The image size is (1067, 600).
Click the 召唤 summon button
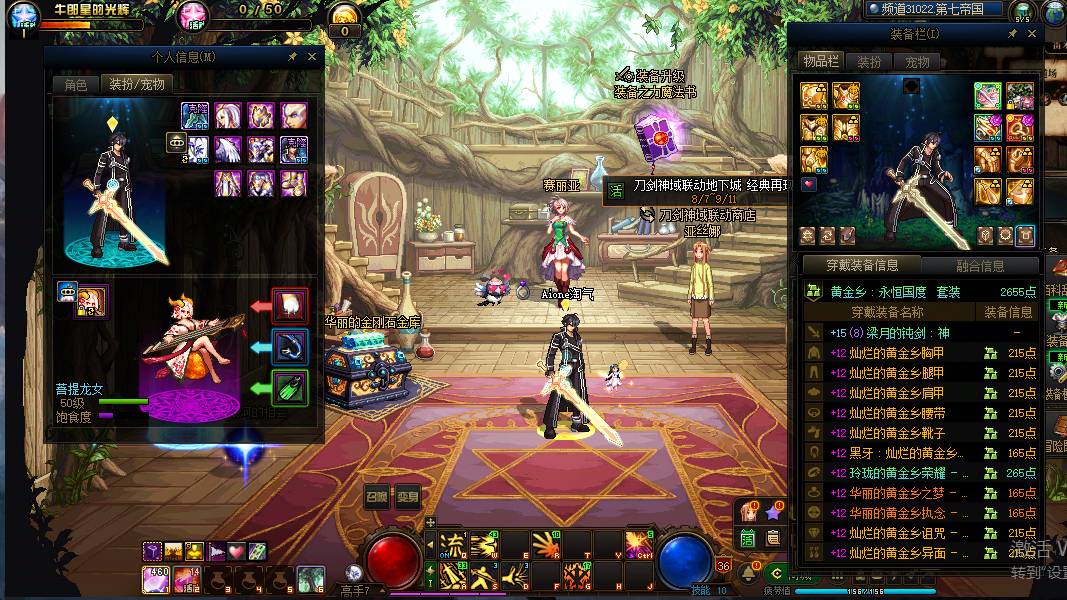[376, 496]
